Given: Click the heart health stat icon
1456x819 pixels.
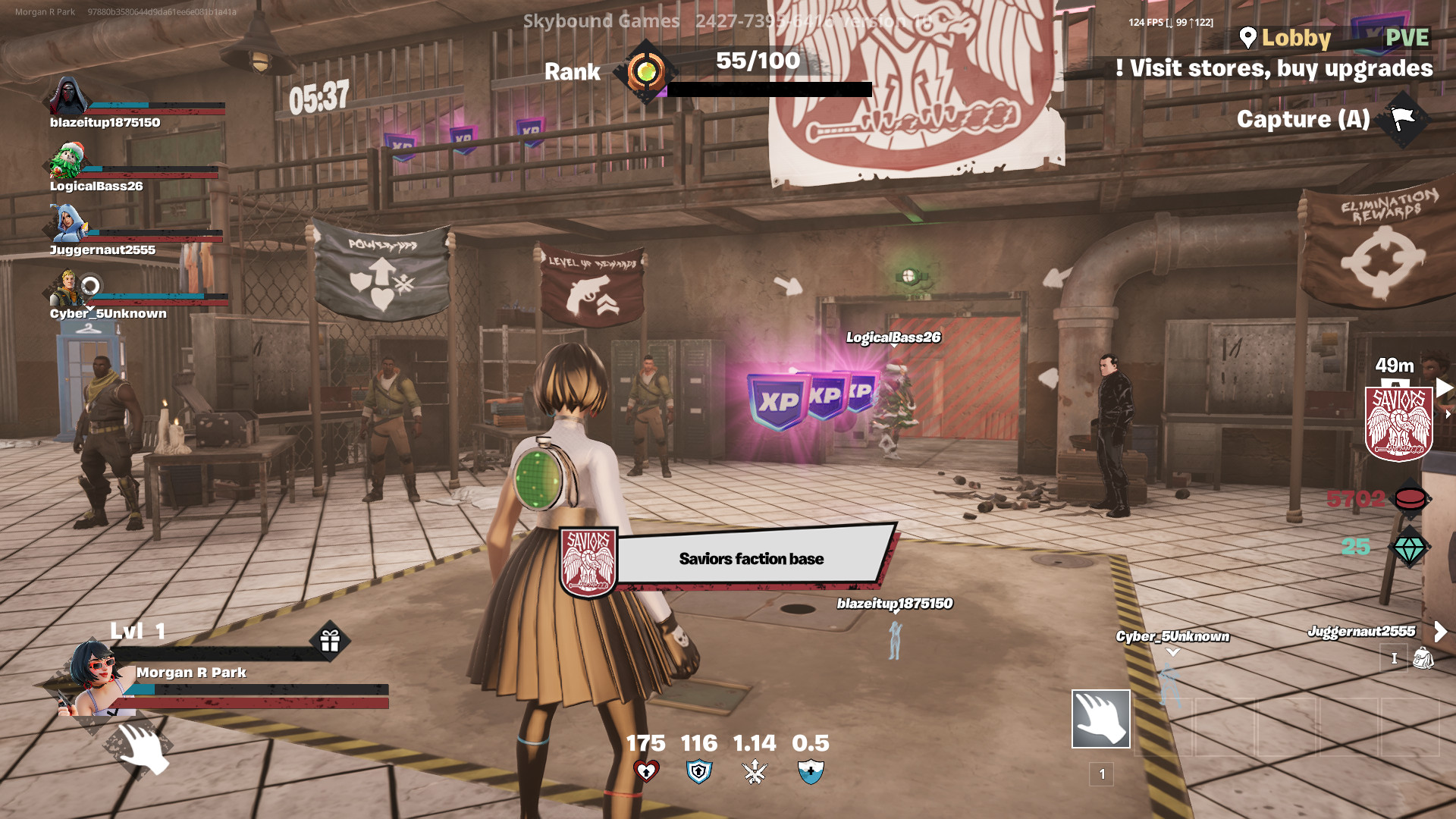Looking at the screenshot, I should (x=646, y=772).
